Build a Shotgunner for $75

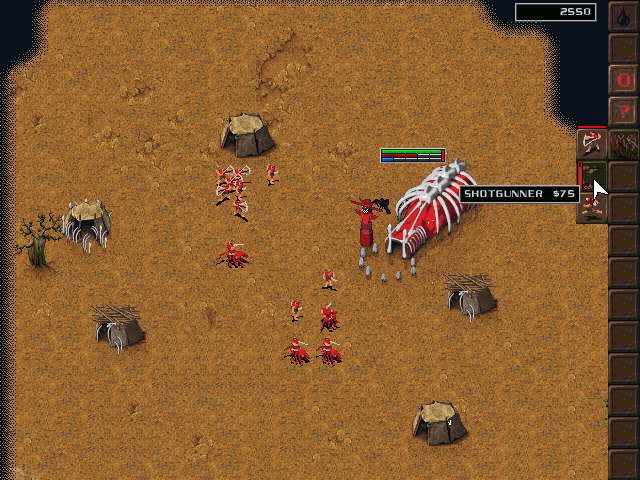(591, 175)
